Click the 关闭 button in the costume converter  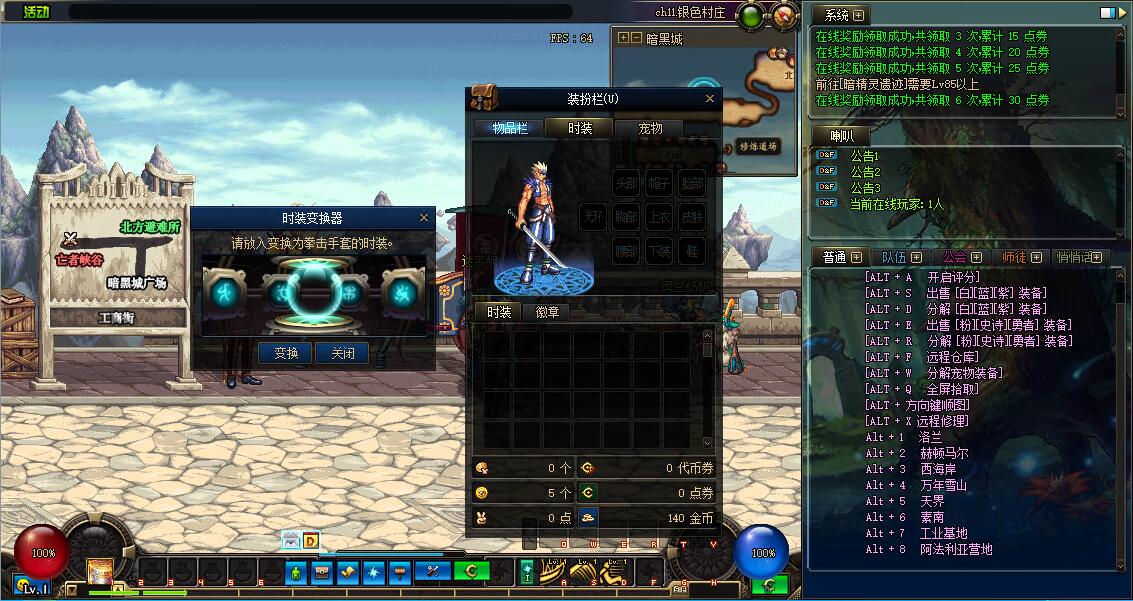point(342,353)
